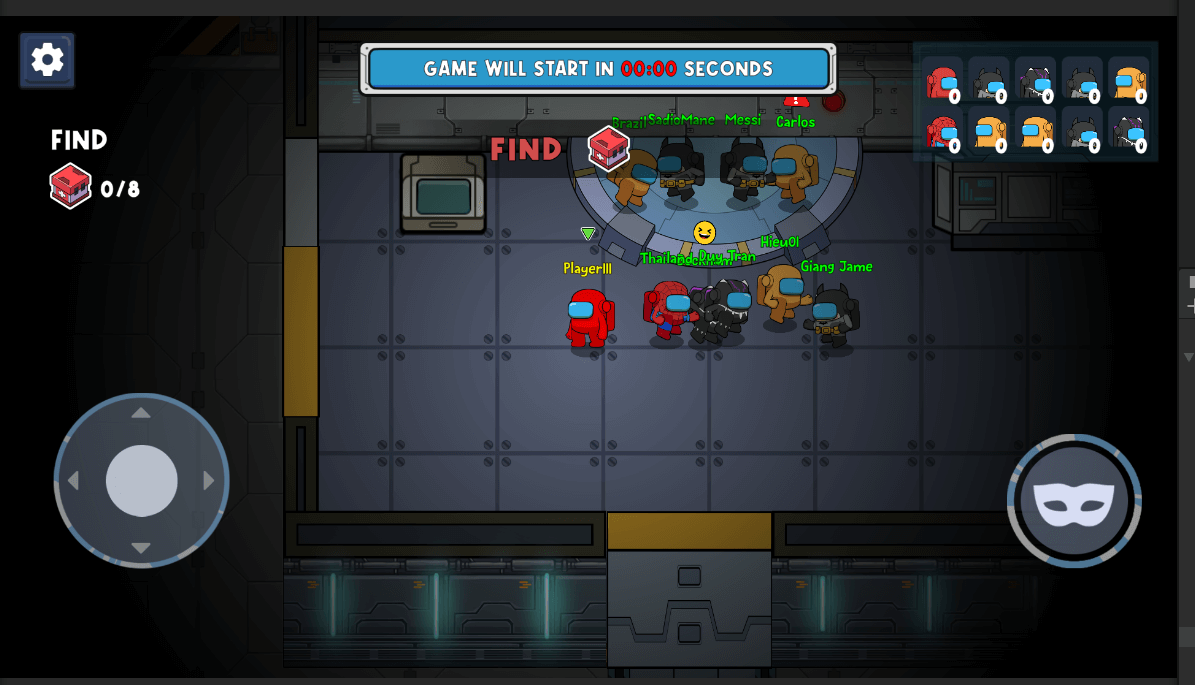Tap the mask disguise ability button
The width and height of the screenshot is (1195, 685).
(x=1074, y=501)
